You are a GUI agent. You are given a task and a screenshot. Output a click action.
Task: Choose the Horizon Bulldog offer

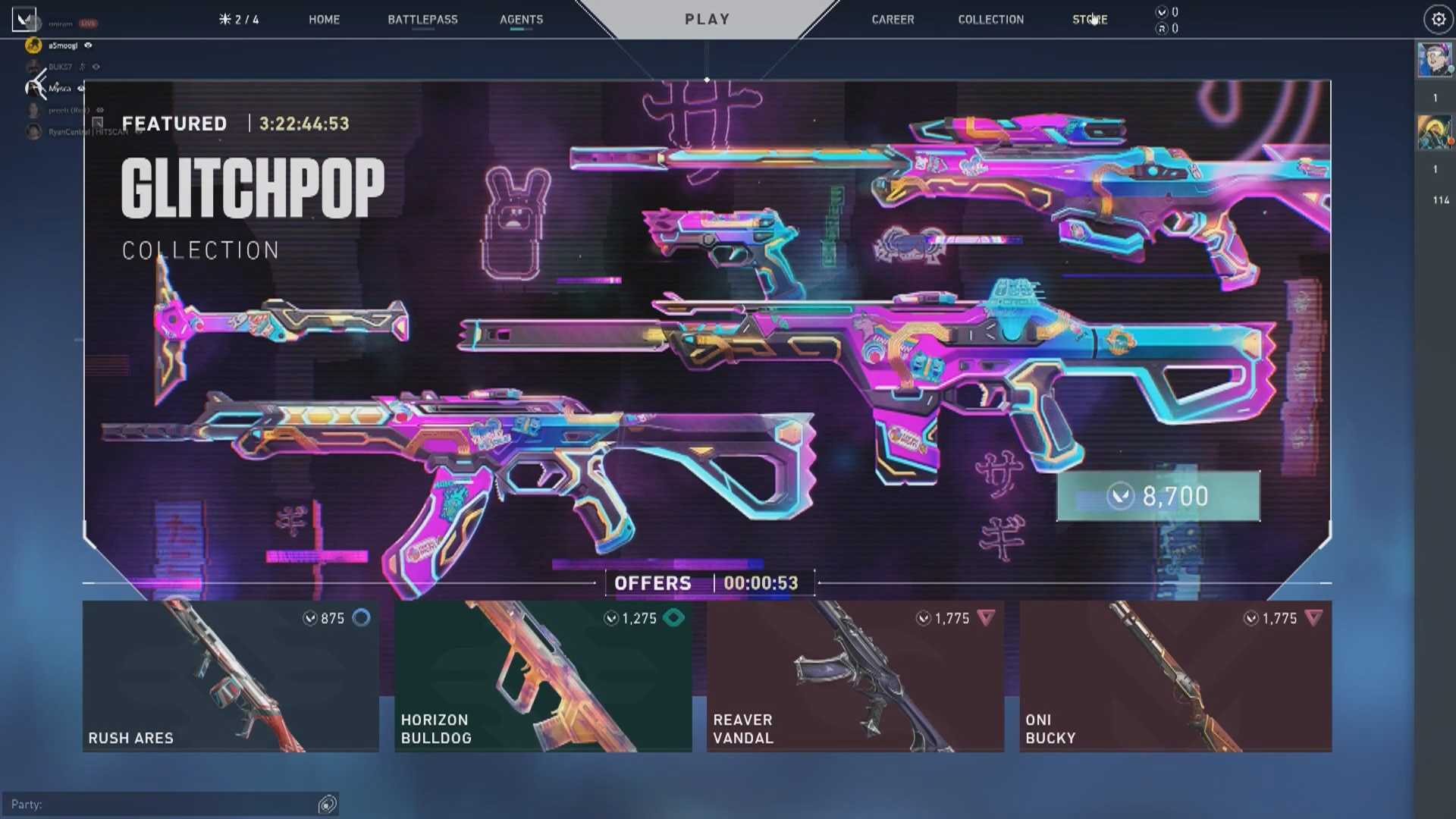tap(543, 676)
